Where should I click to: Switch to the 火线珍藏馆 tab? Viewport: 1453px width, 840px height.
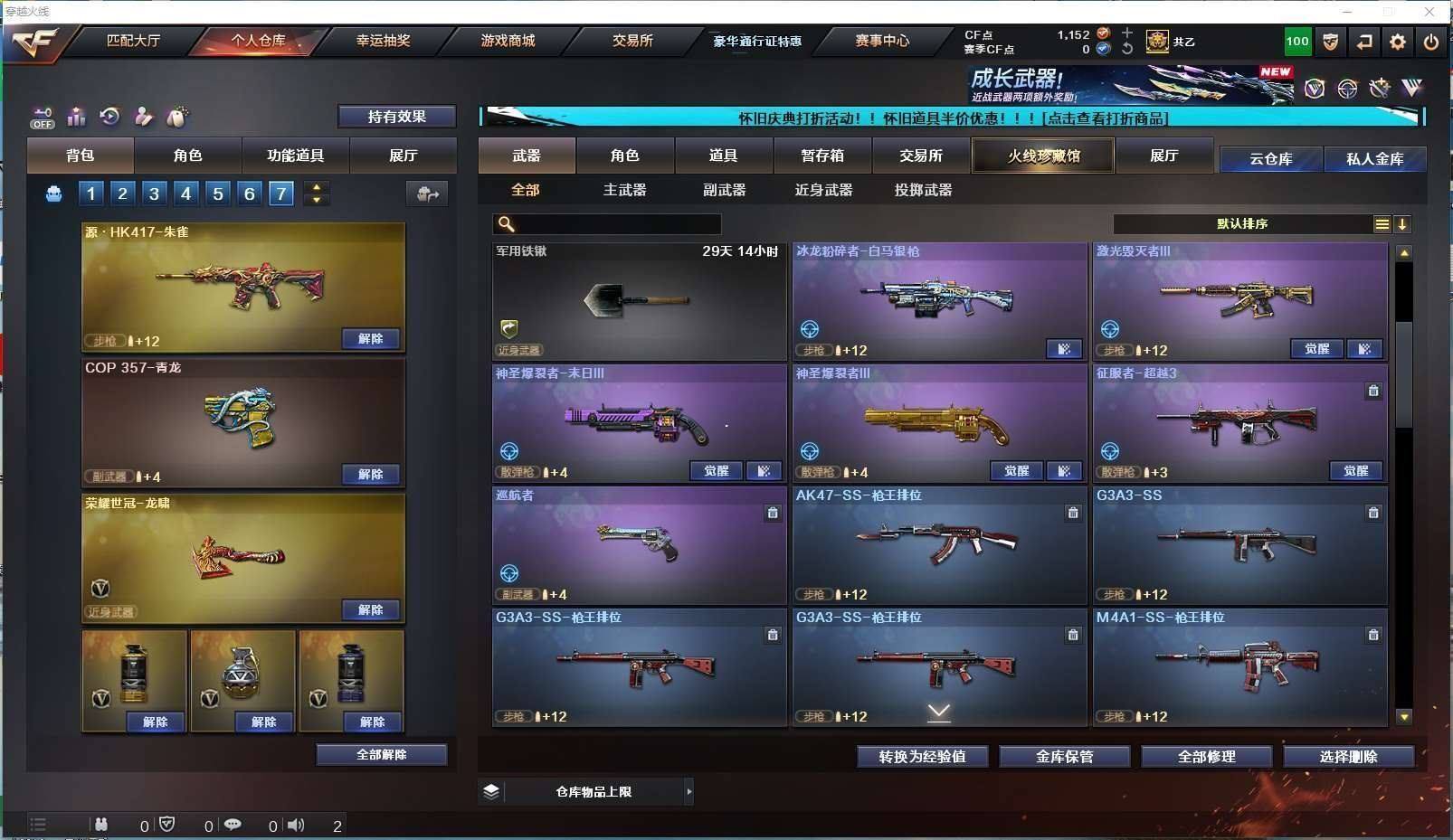click(x=1043, y=156)
